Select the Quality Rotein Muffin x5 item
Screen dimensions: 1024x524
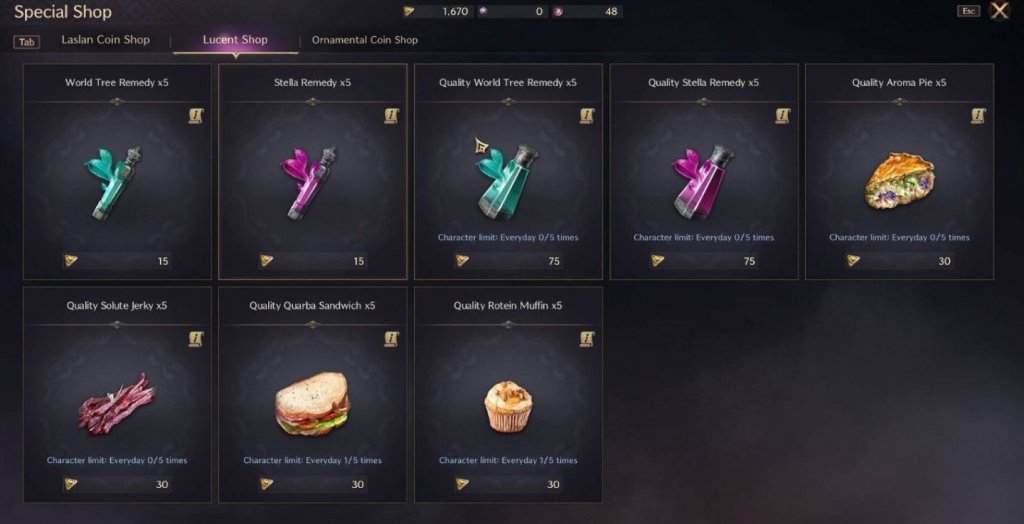click(508, 402)
